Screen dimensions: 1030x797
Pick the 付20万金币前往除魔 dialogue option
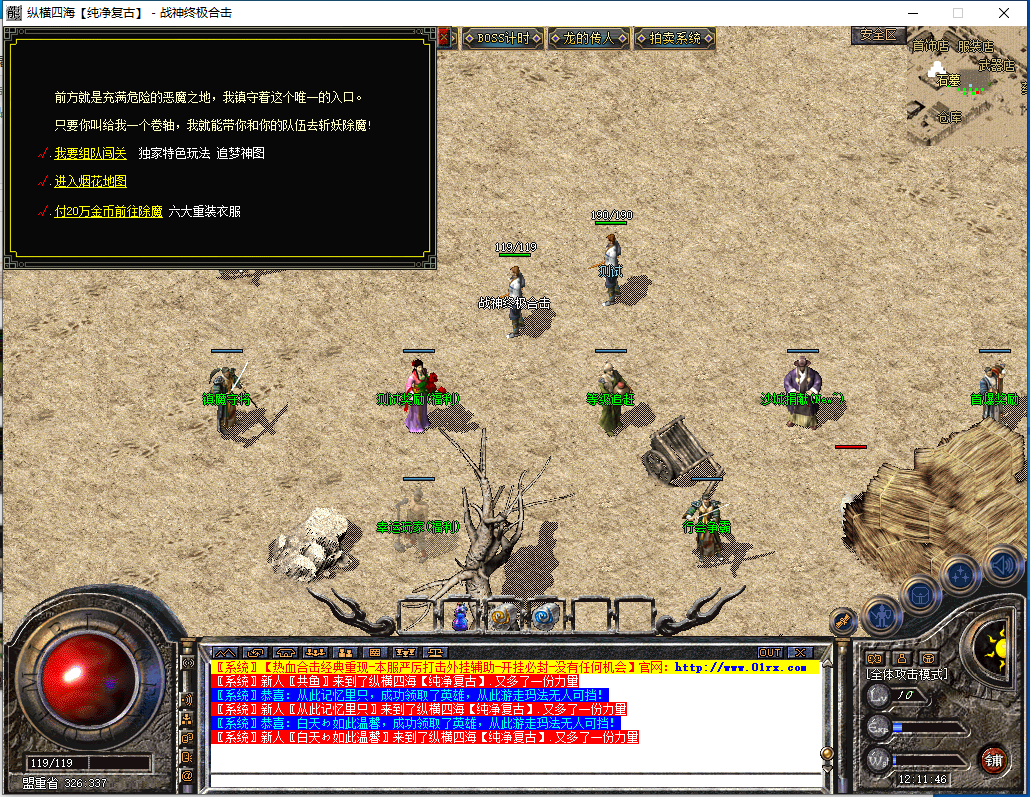pos(108,212)
